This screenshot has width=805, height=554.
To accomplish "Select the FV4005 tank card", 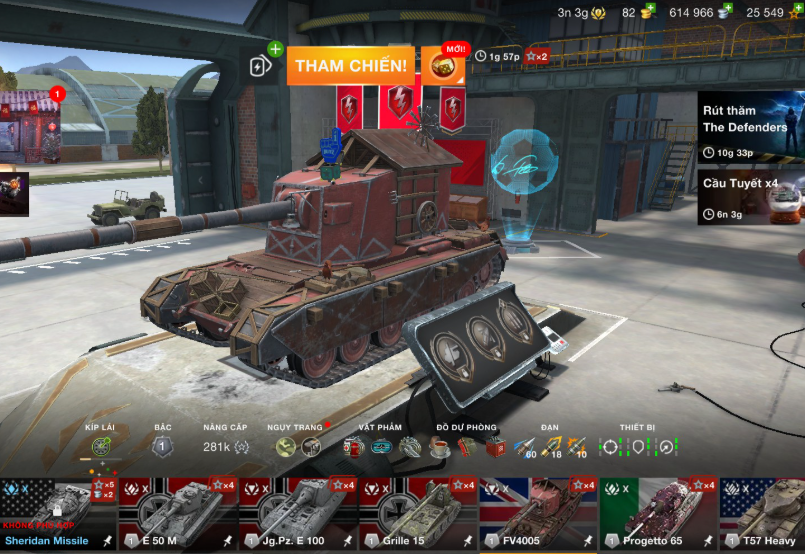I will pyautogui.click(x=538, y=514).
